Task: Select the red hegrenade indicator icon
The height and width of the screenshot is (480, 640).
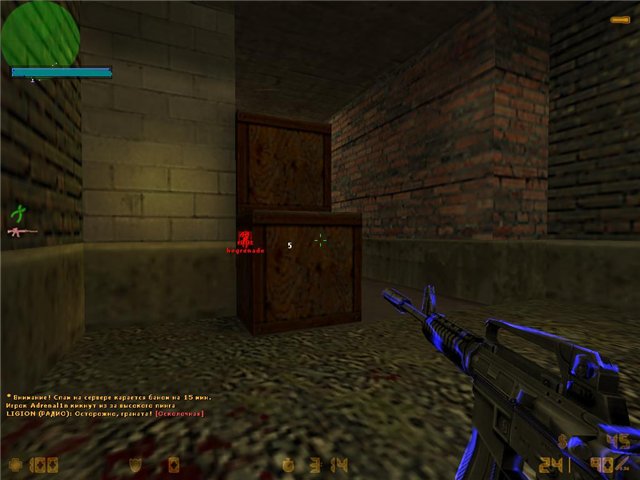Action: [x=243, y=238]
